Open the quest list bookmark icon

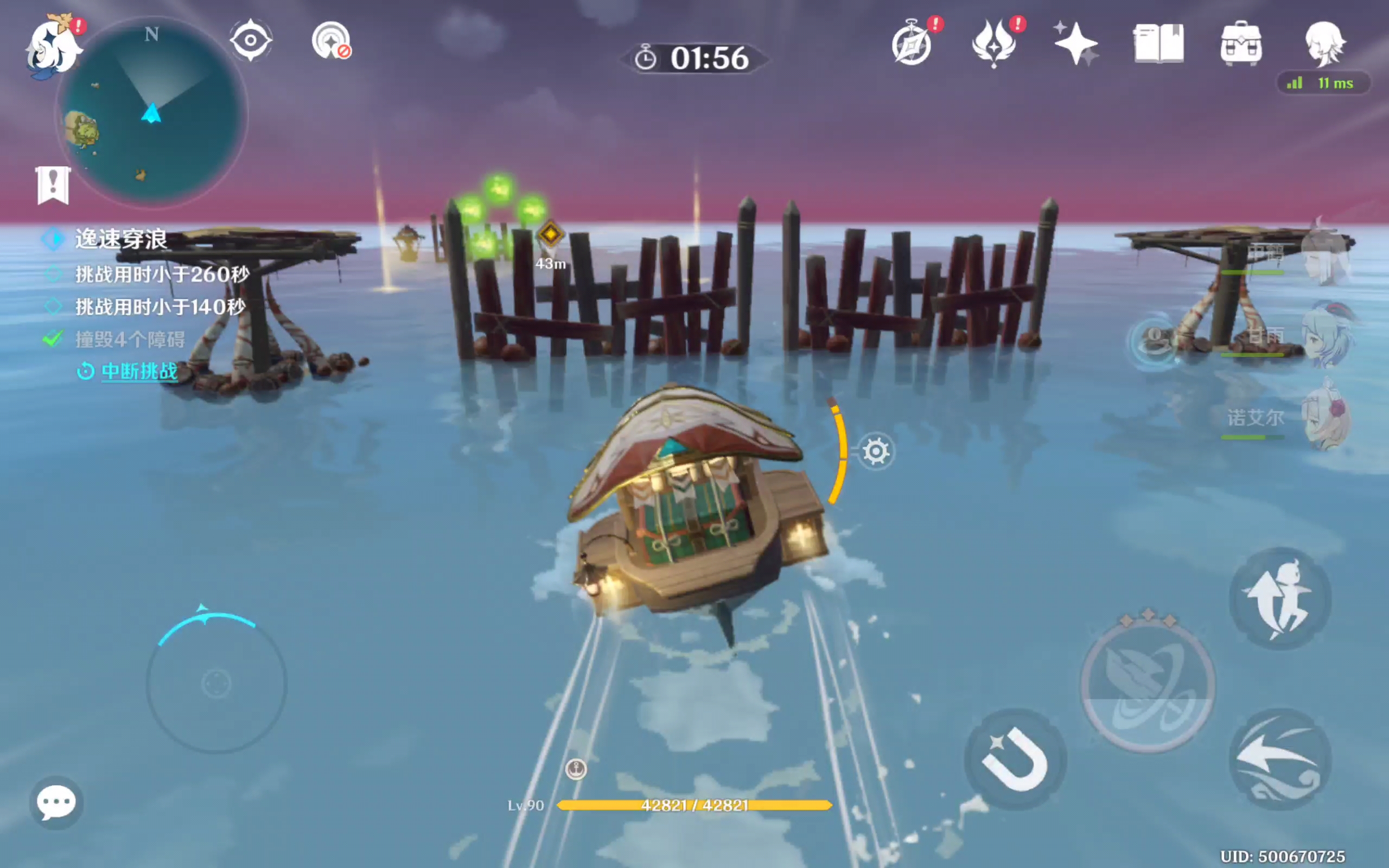click(53, 185)
